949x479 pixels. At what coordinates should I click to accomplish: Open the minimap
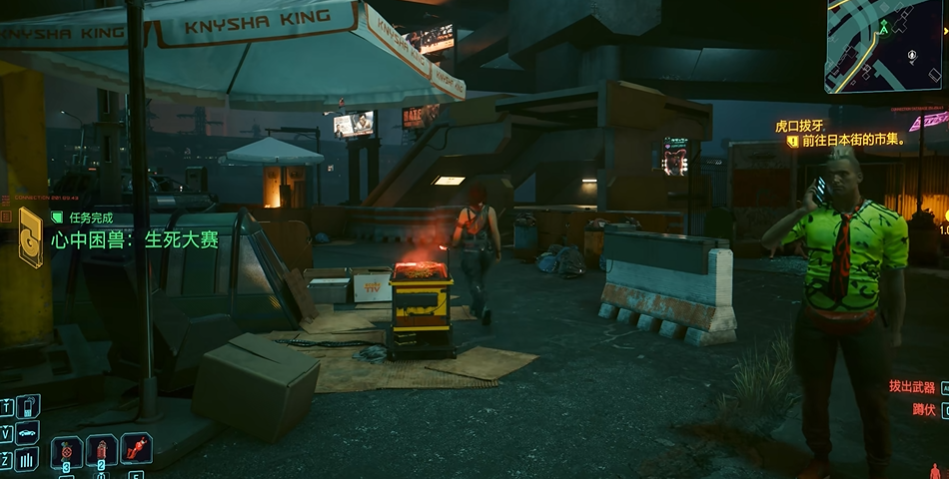click(x=884, y=46)
